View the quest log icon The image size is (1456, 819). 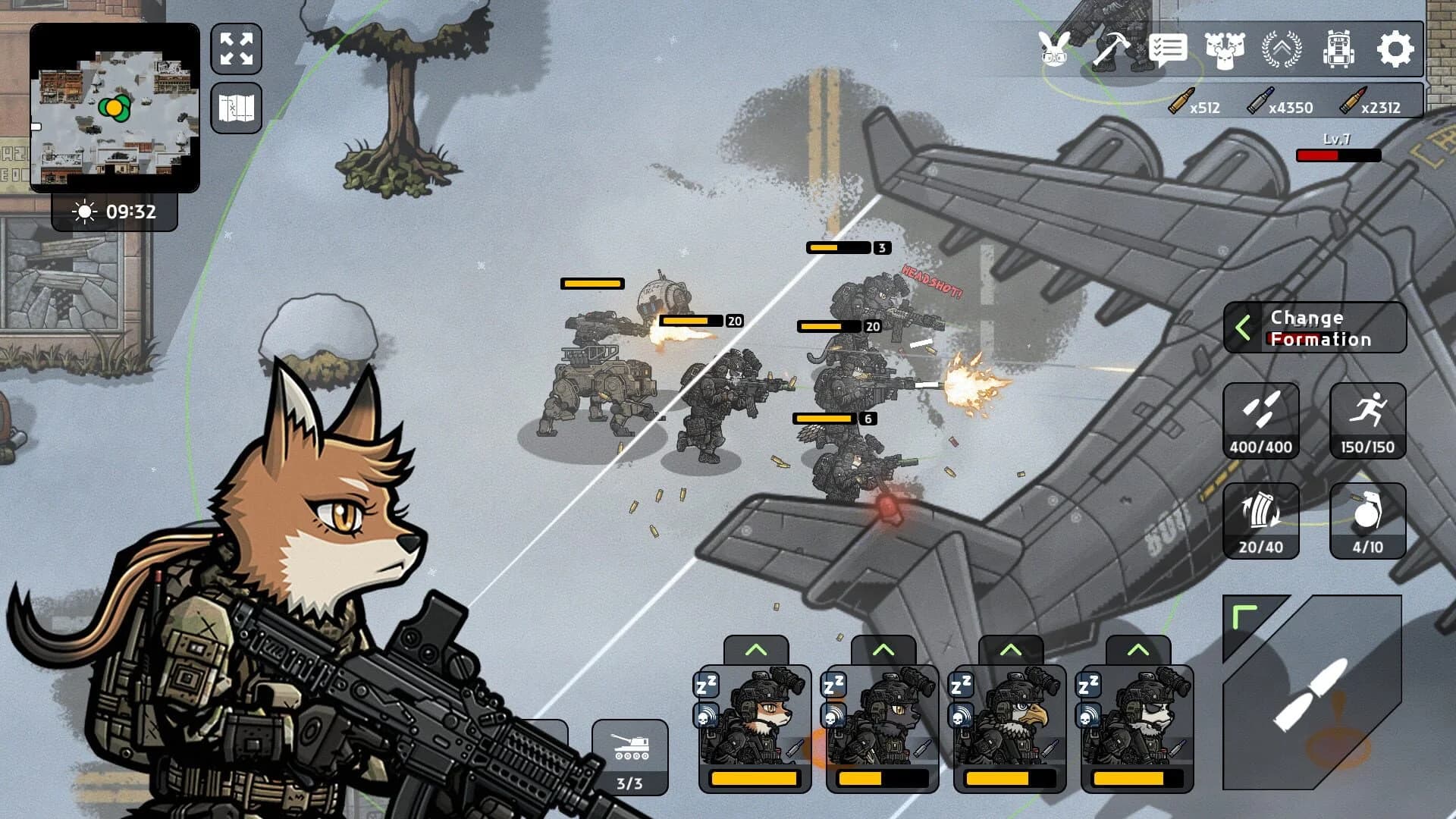pyautogui.click(x=1169, y=50)
